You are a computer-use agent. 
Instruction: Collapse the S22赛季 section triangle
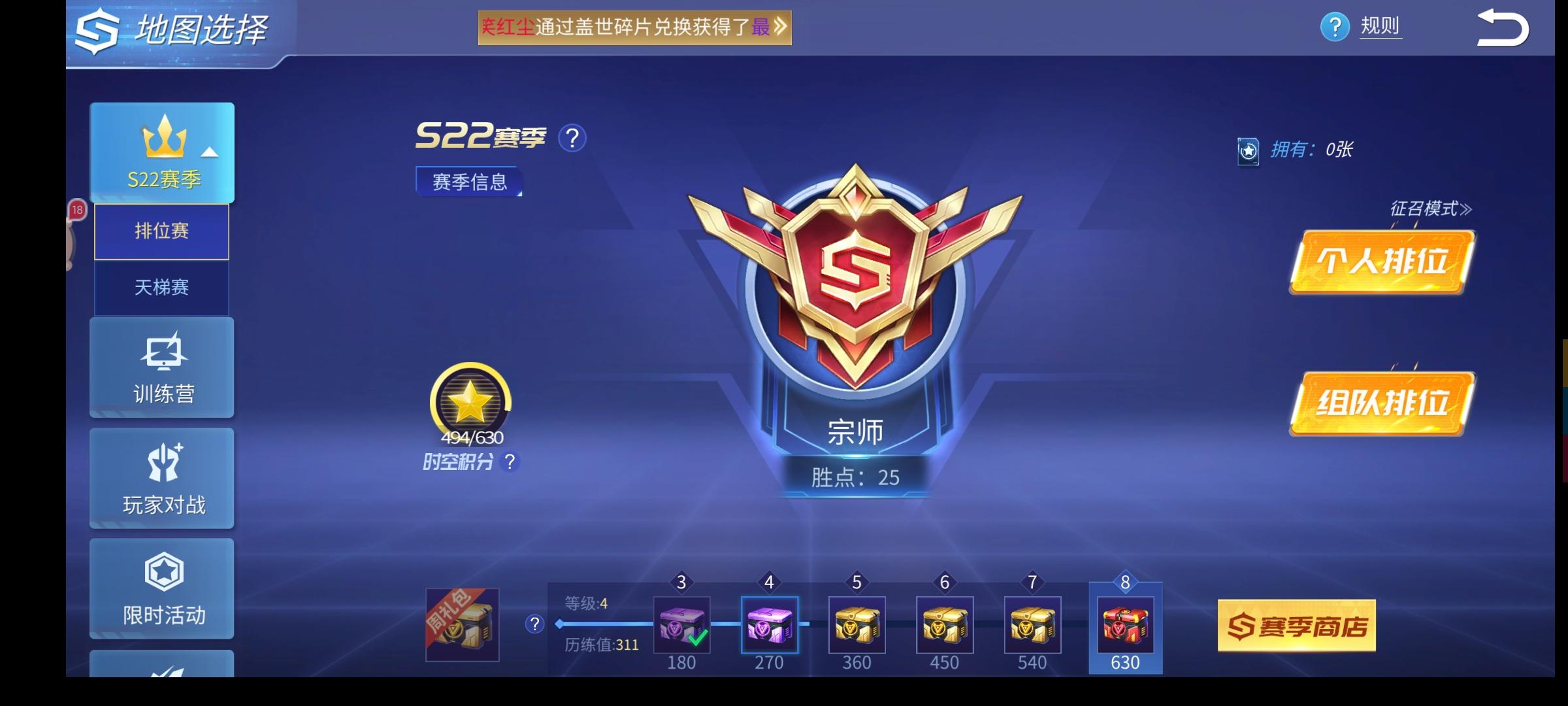tap(208, 152)
